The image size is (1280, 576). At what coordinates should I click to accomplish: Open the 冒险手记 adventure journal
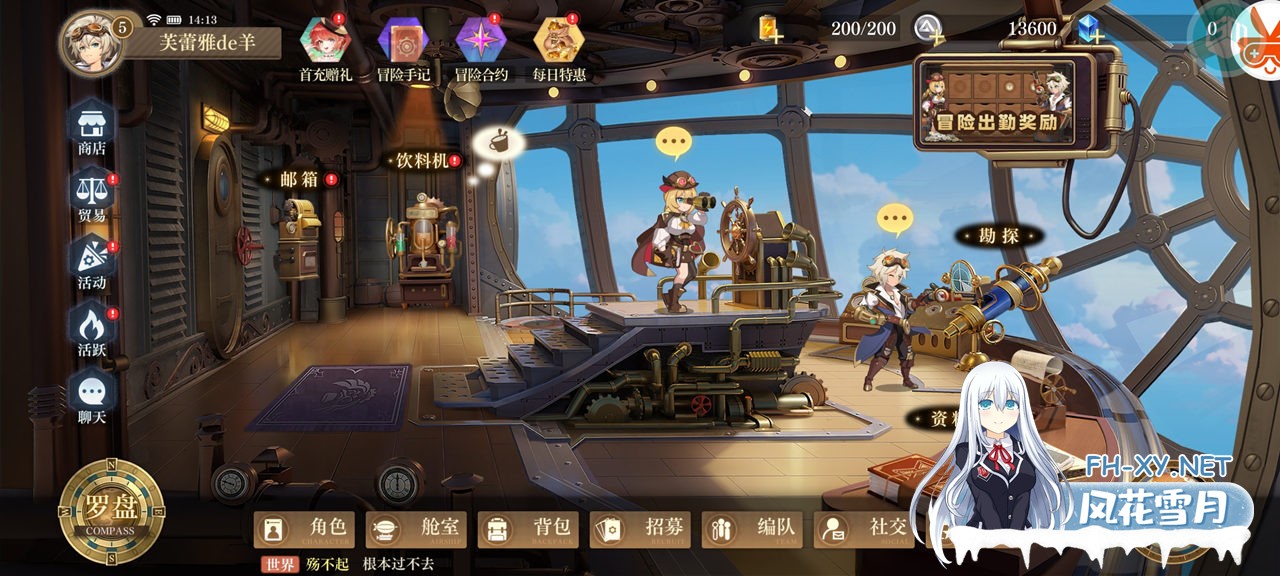[403, 41]
